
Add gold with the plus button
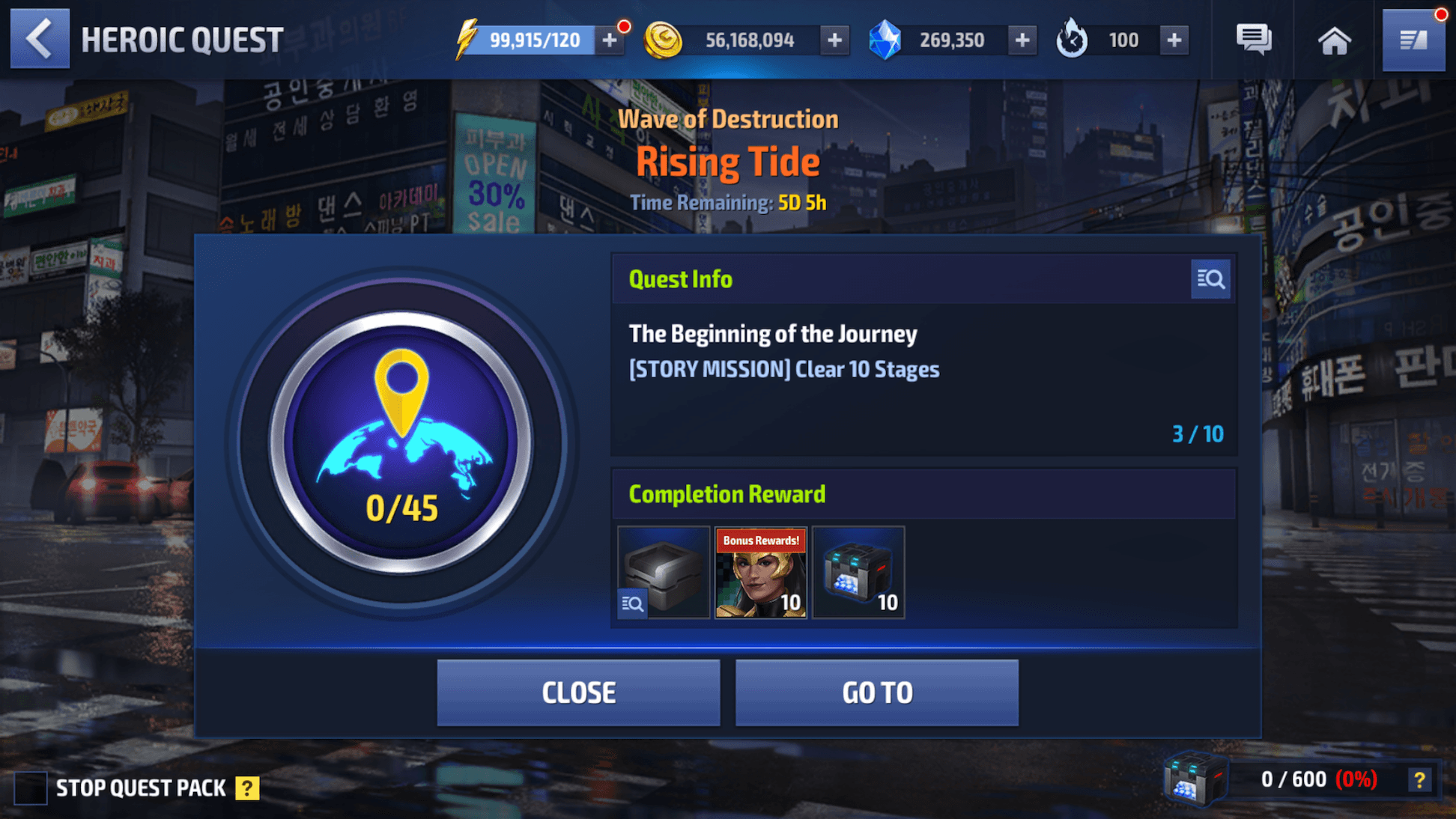tap(834, 40)
